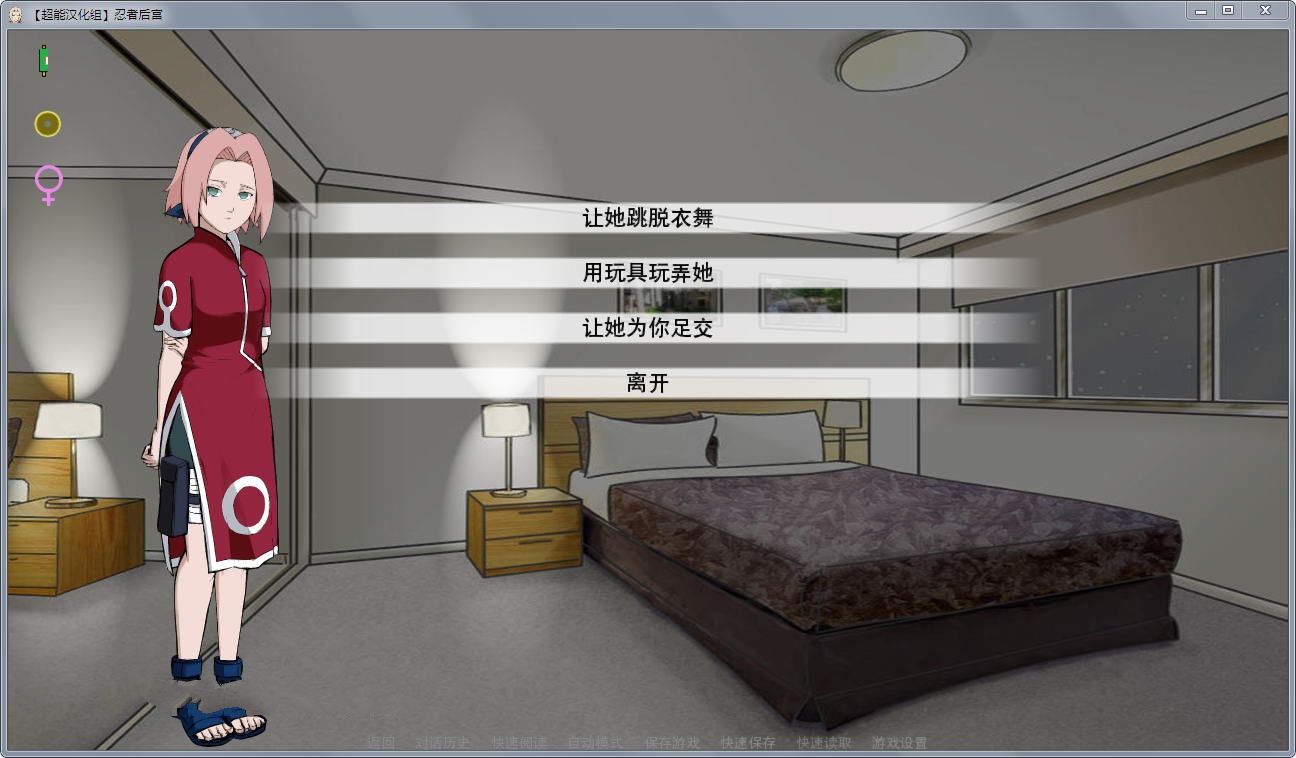The height and width of the screenshot is (758, 1296).
Task: Click the green stamina gauge icon
Action: (44, 62)
